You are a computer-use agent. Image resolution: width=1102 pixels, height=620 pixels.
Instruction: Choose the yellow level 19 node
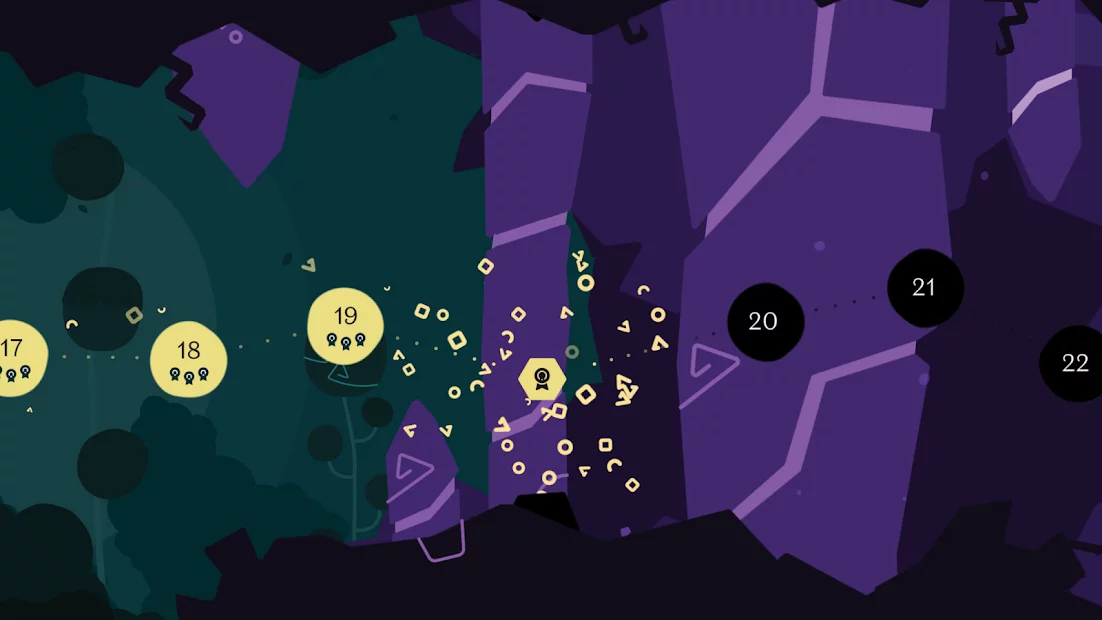click(x=345, y=325)
